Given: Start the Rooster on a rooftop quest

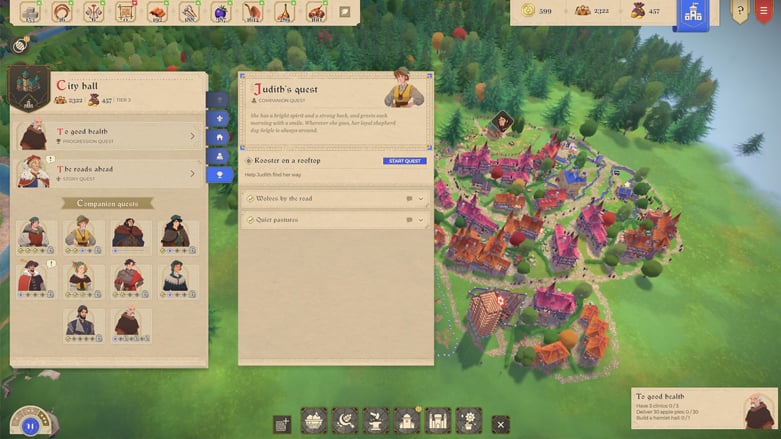Looking at the screenshot, I should point(404,161).
